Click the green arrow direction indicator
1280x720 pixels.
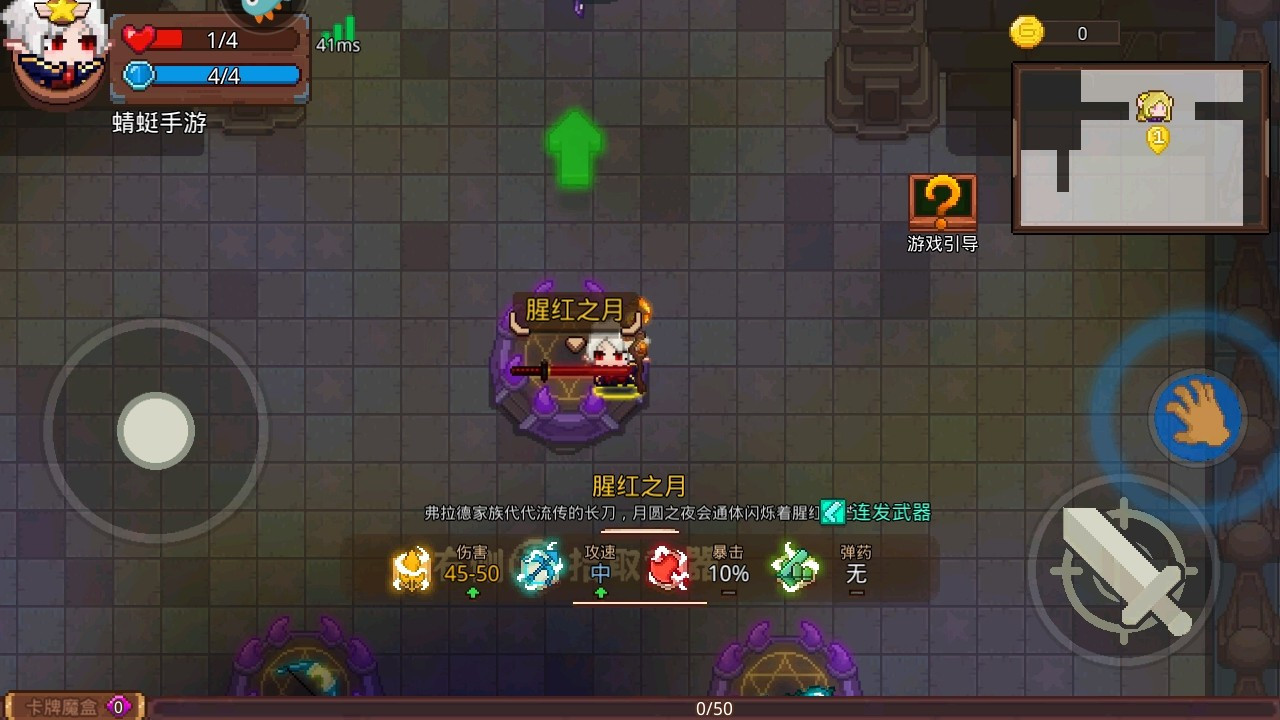pos(576,148)
